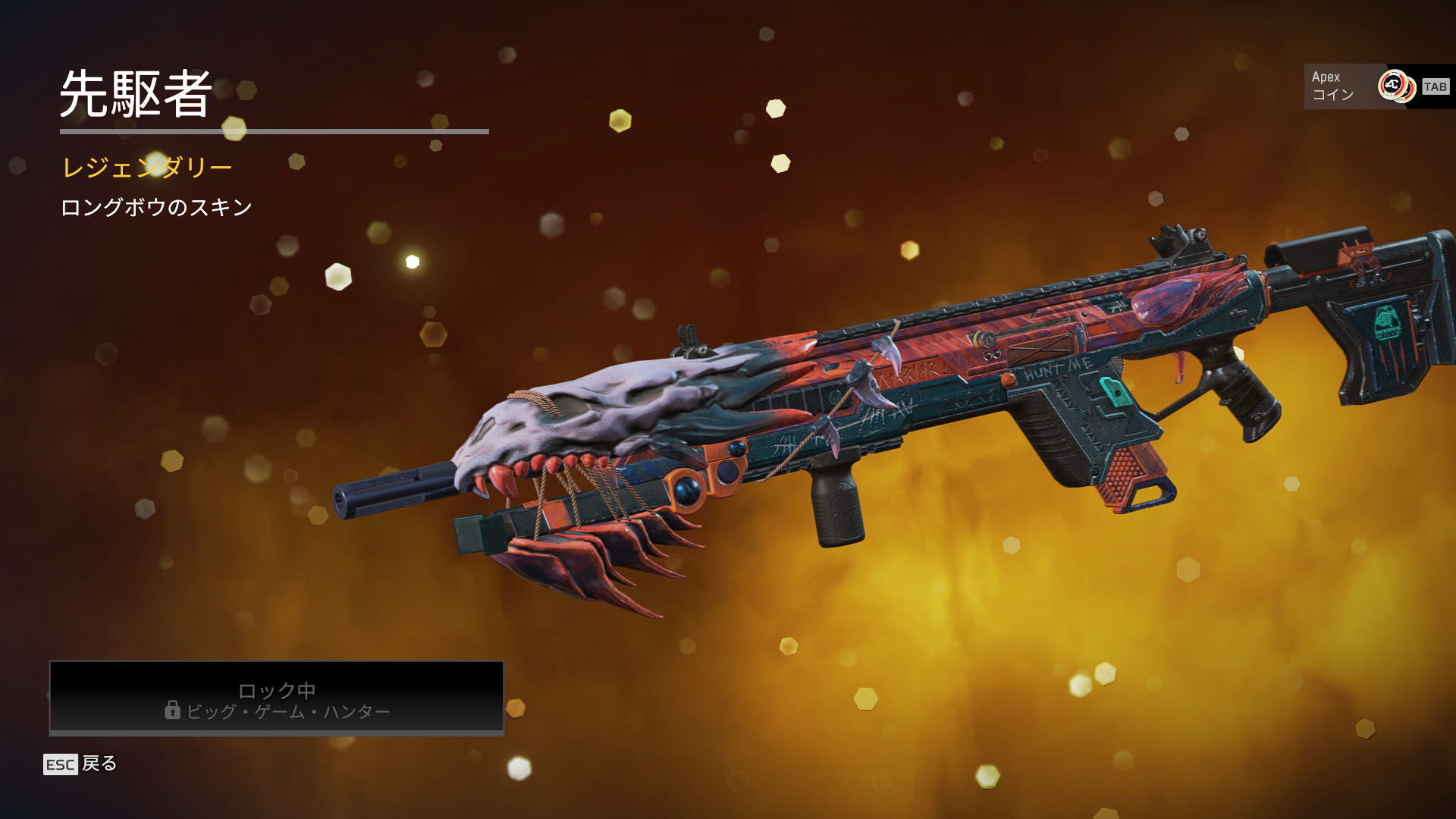Open the Apex Coins panel
Screen dimensions: 1456x819
click(x=1377, y=86)
